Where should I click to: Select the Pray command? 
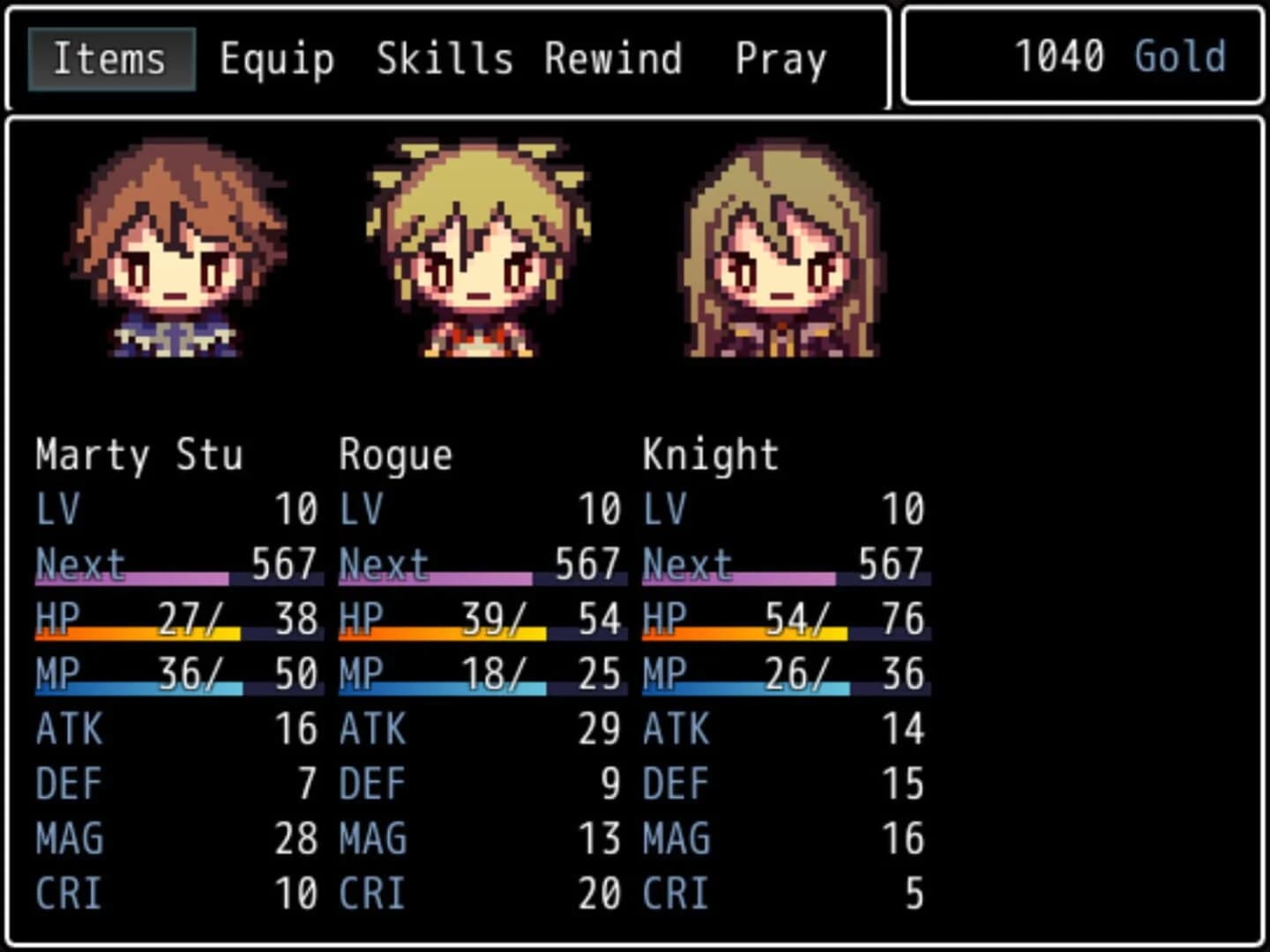pyautogui.click(x=780, y=57)
